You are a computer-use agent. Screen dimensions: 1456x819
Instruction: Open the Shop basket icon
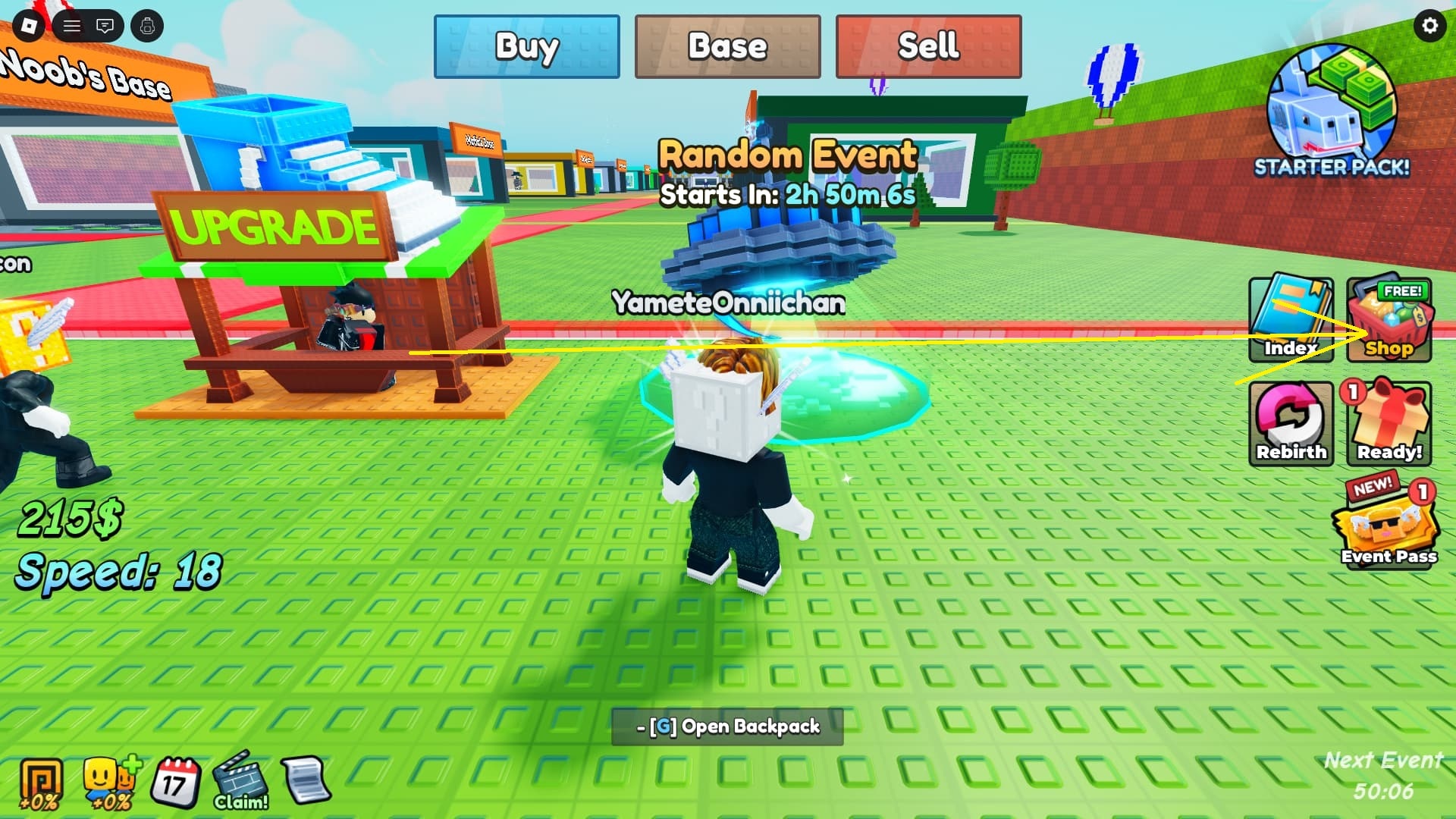pyautogui.click(x=1390, y=318)
